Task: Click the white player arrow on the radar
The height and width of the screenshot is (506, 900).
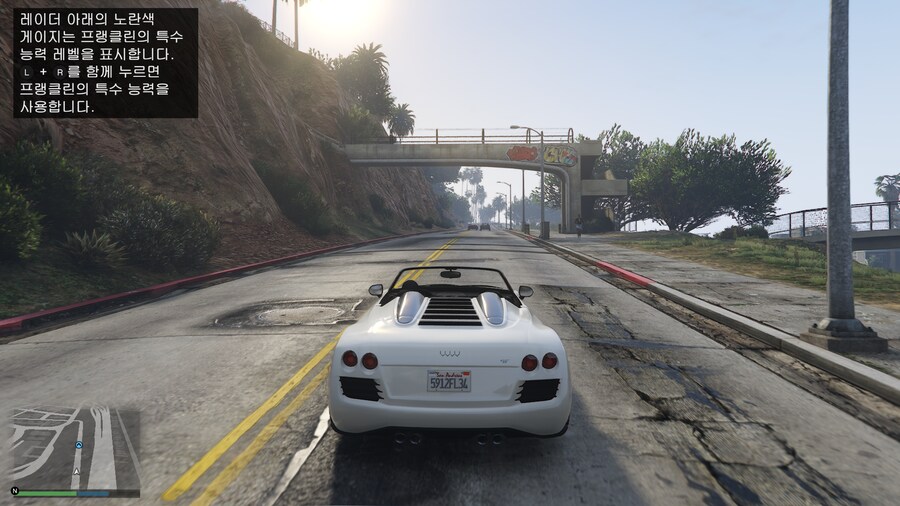Action: pyautogui.click(x=77, y=469)
